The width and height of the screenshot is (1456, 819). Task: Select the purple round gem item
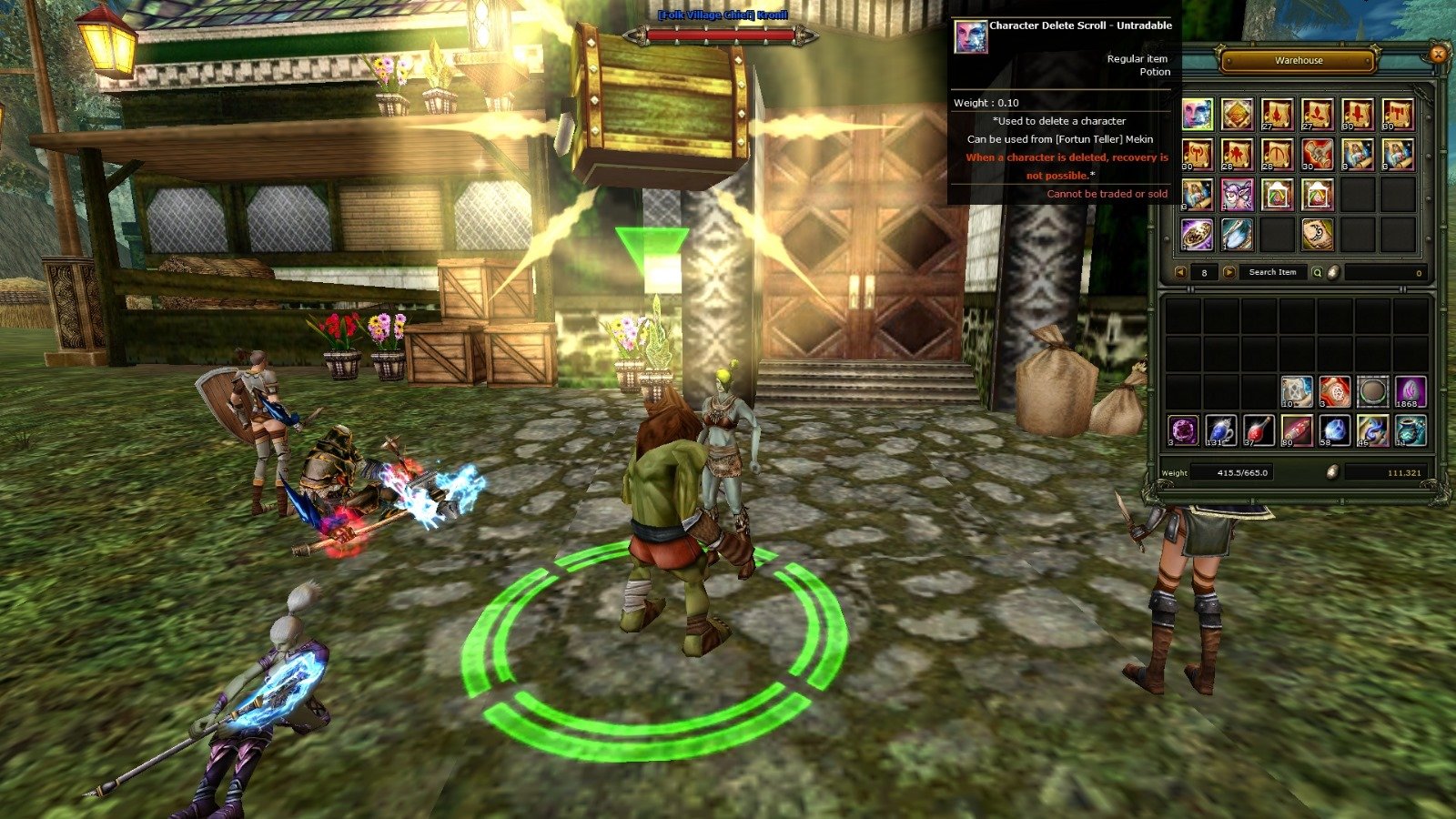click(1183, 430)
